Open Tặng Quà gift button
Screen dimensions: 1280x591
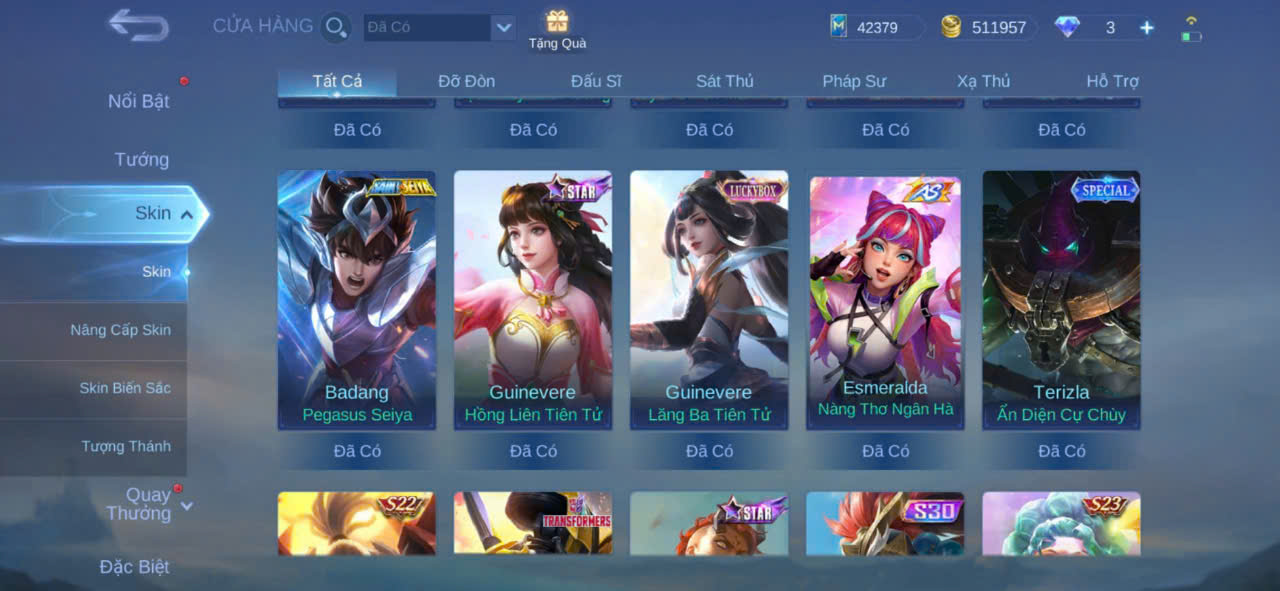[557, 29]
